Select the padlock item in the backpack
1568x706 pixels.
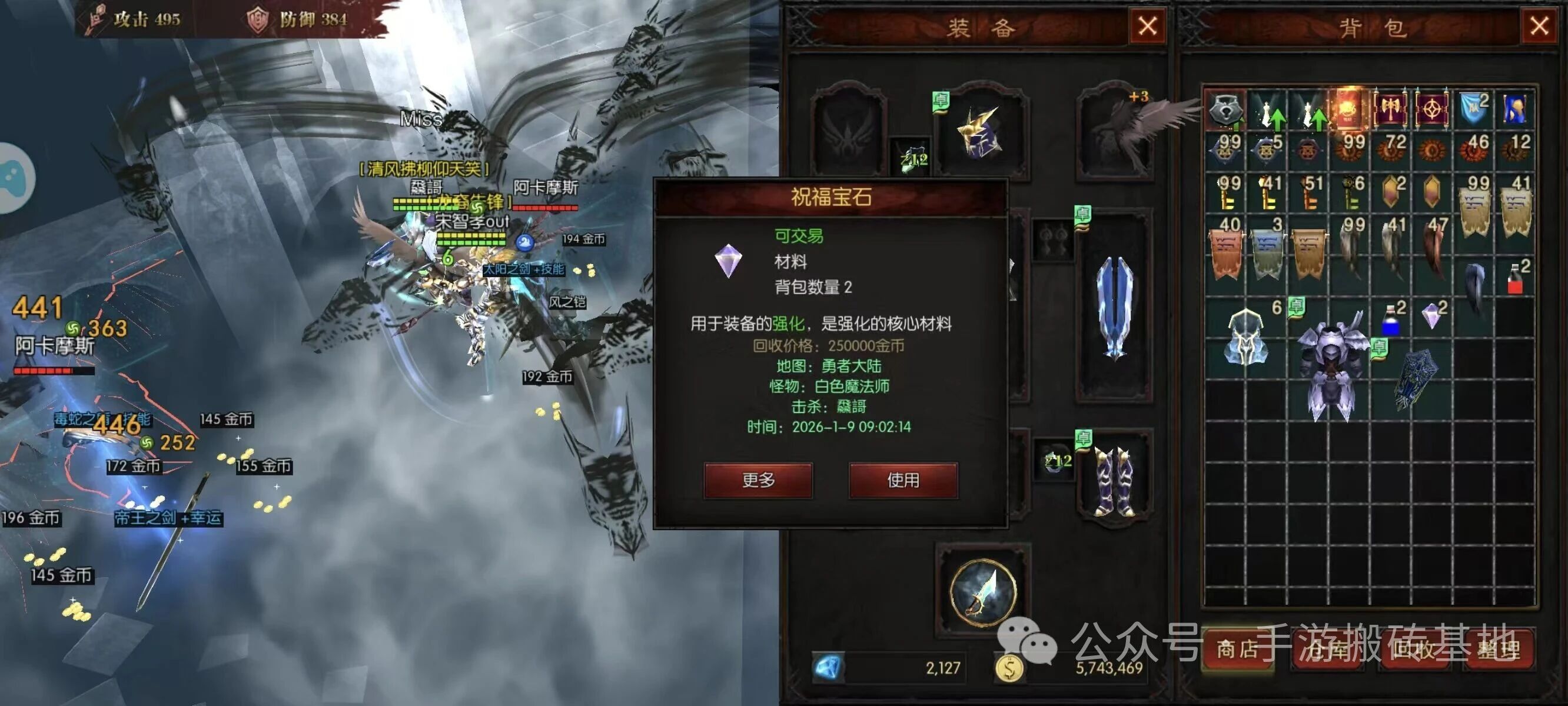tap(1225, 109)
